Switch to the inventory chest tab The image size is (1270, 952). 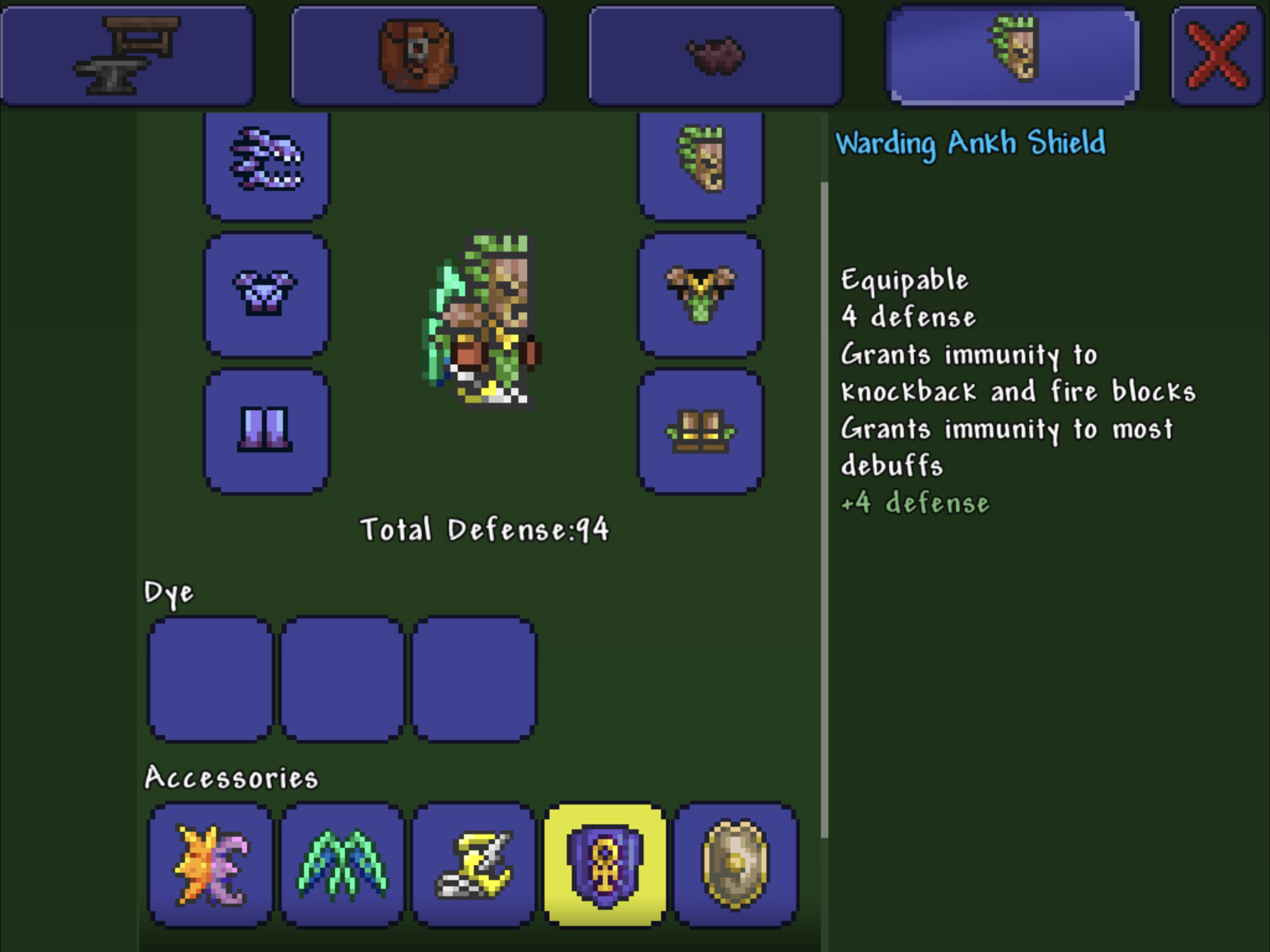click(x=419, y=54)
